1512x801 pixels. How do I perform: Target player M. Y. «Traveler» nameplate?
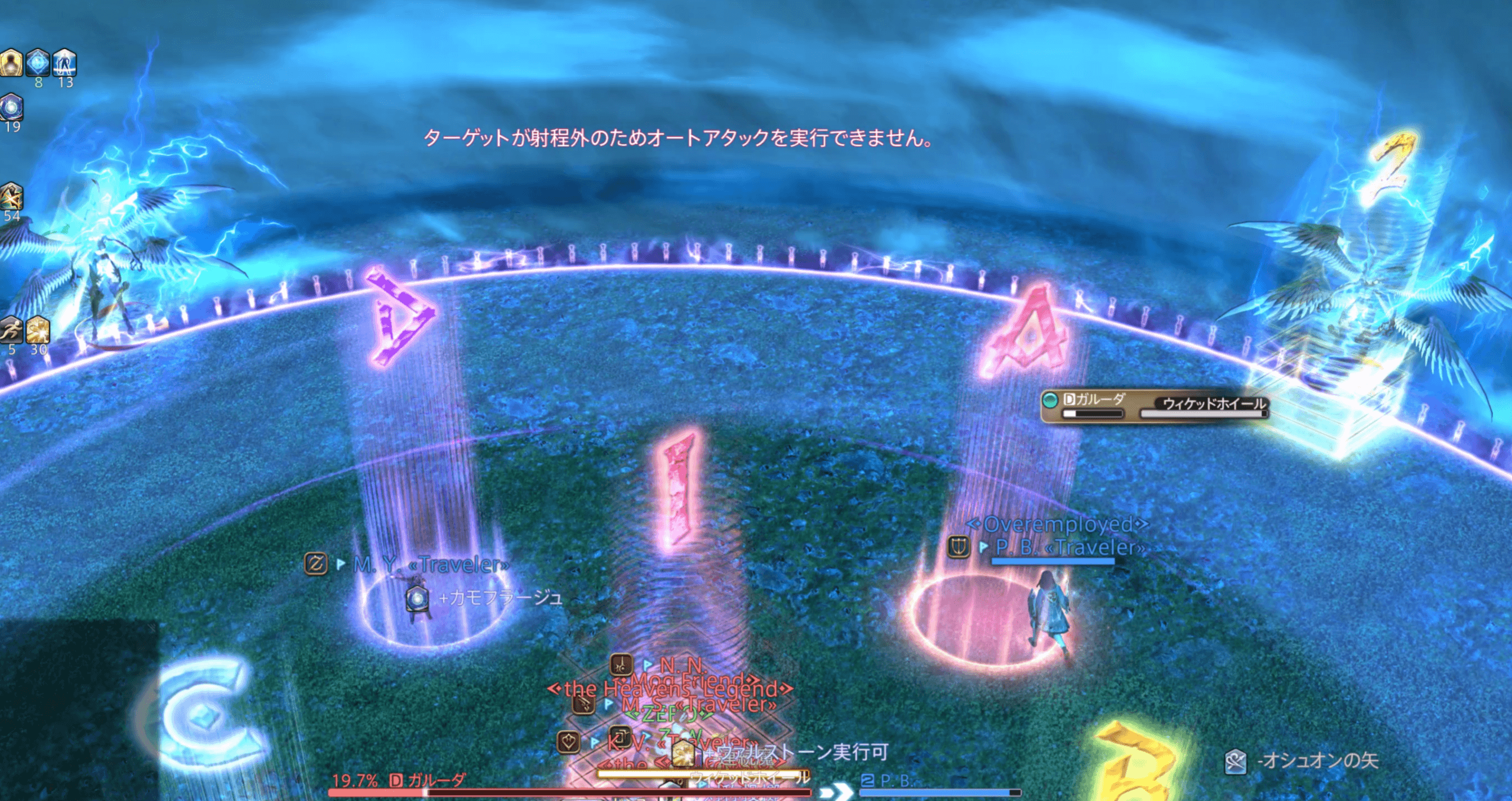(431, 565)
